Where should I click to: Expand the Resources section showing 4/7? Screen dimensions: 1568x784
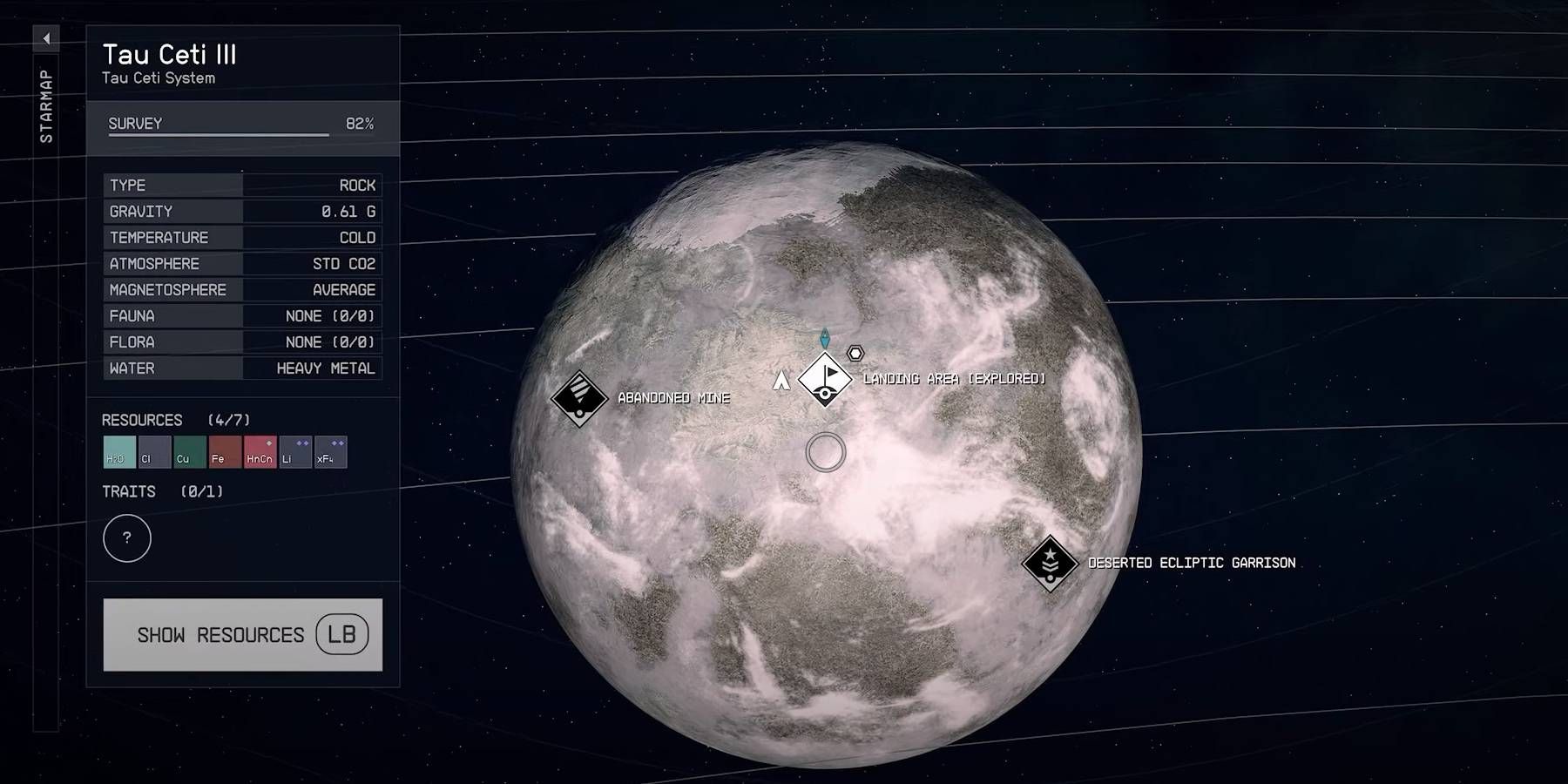click(x=144, y=419)
